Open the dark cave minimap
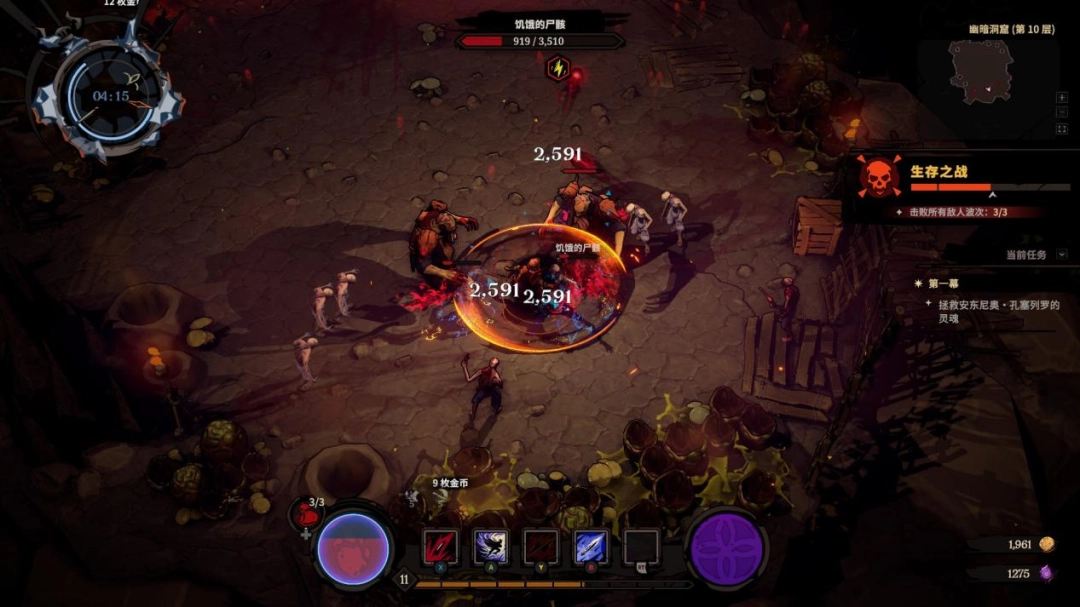Viewport: 1080px width, 607px height. click(980, 73)
